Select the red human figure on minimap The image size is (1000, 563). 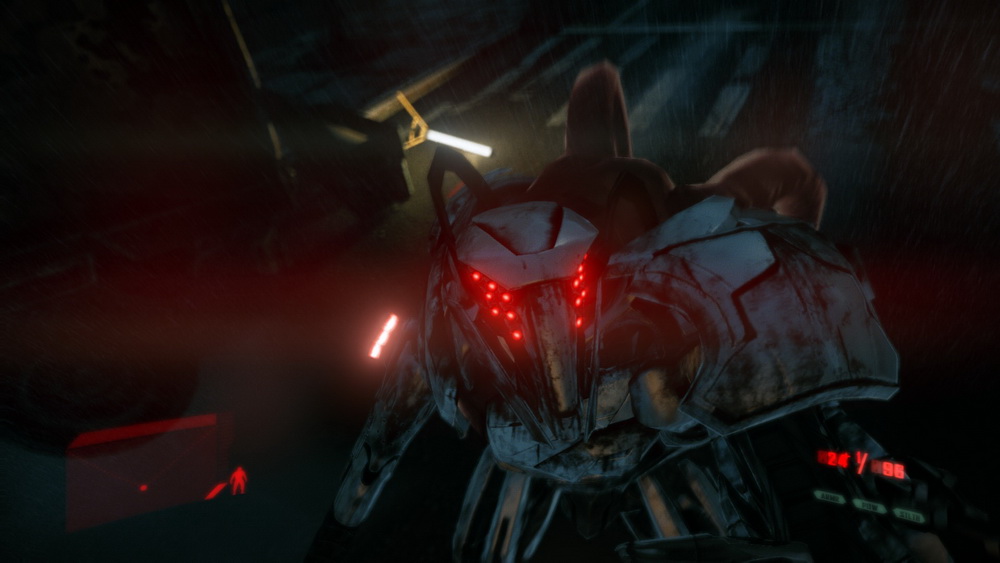click(238, 481)
